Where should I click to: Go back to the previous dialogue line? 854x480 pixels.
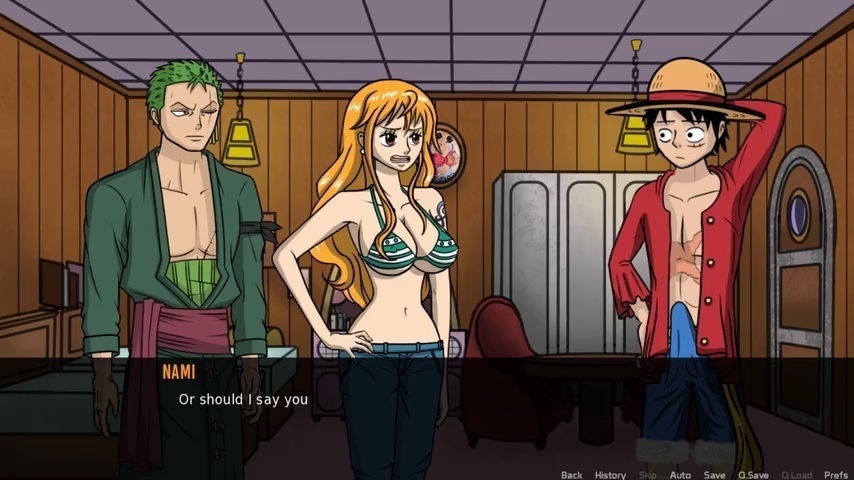[x=571, y=475]
